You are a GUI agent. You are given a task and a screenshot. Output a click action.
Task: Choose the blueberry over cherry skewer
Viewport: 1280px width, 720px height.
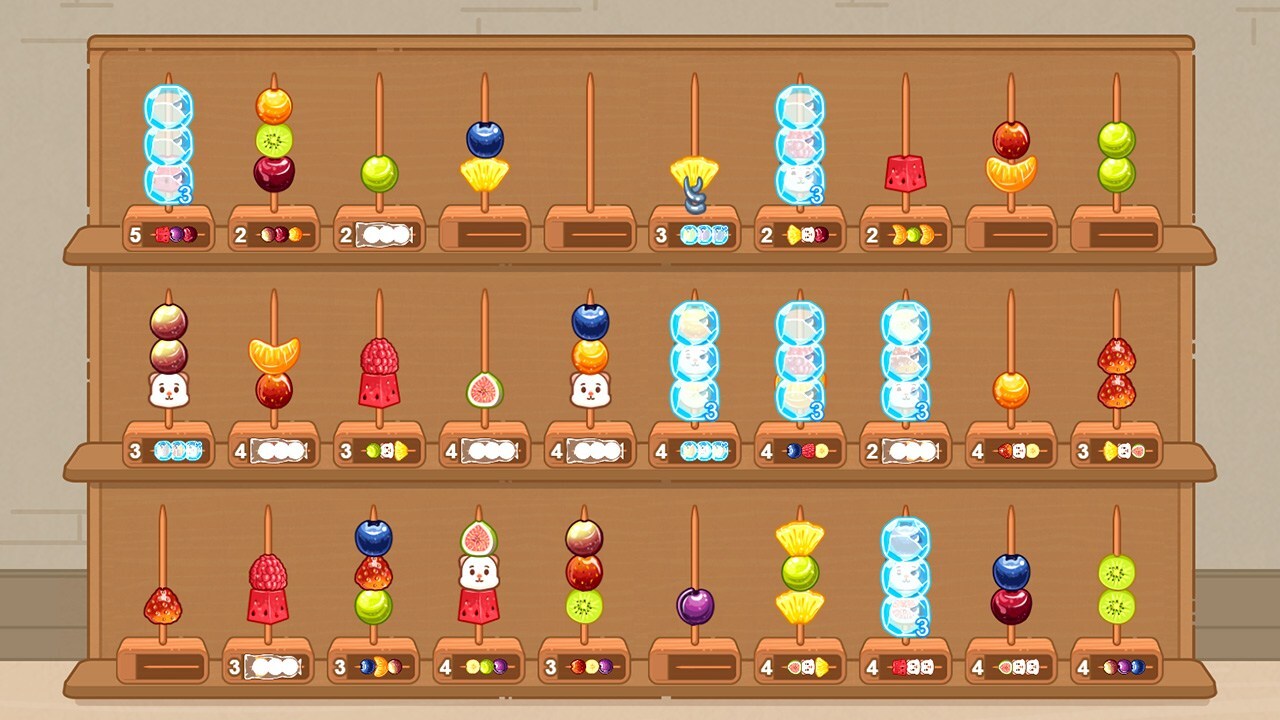click(1011, 588)
